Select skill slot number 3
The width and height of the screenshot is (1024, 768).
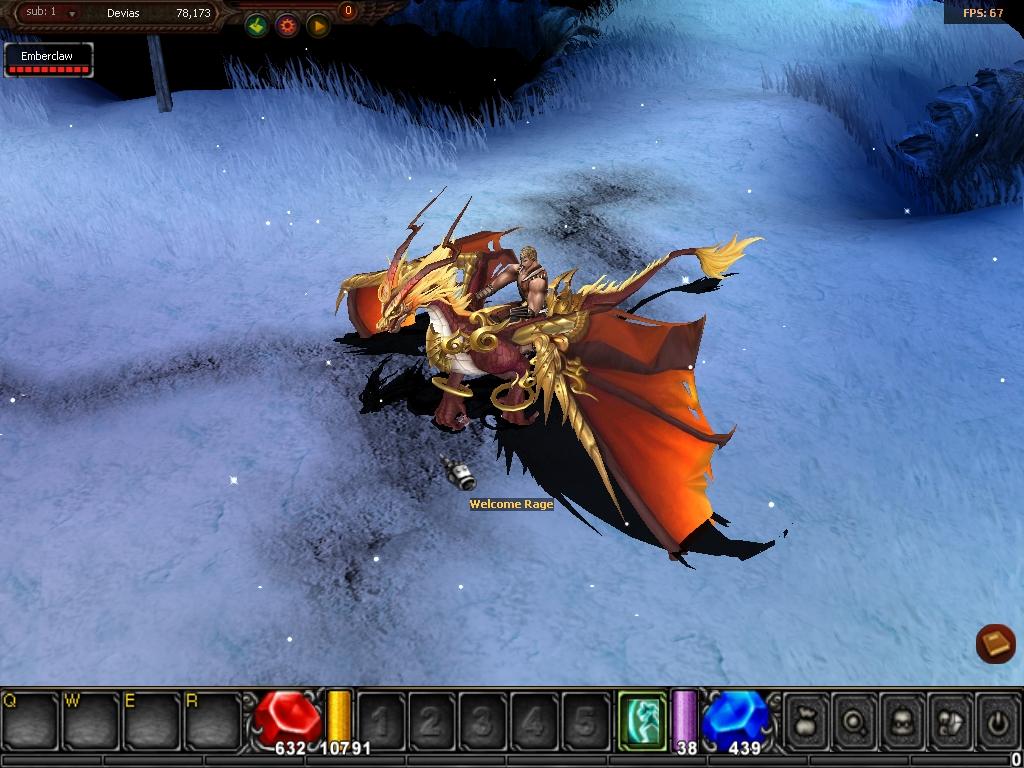pyautogui.click(x=483, y=719)
